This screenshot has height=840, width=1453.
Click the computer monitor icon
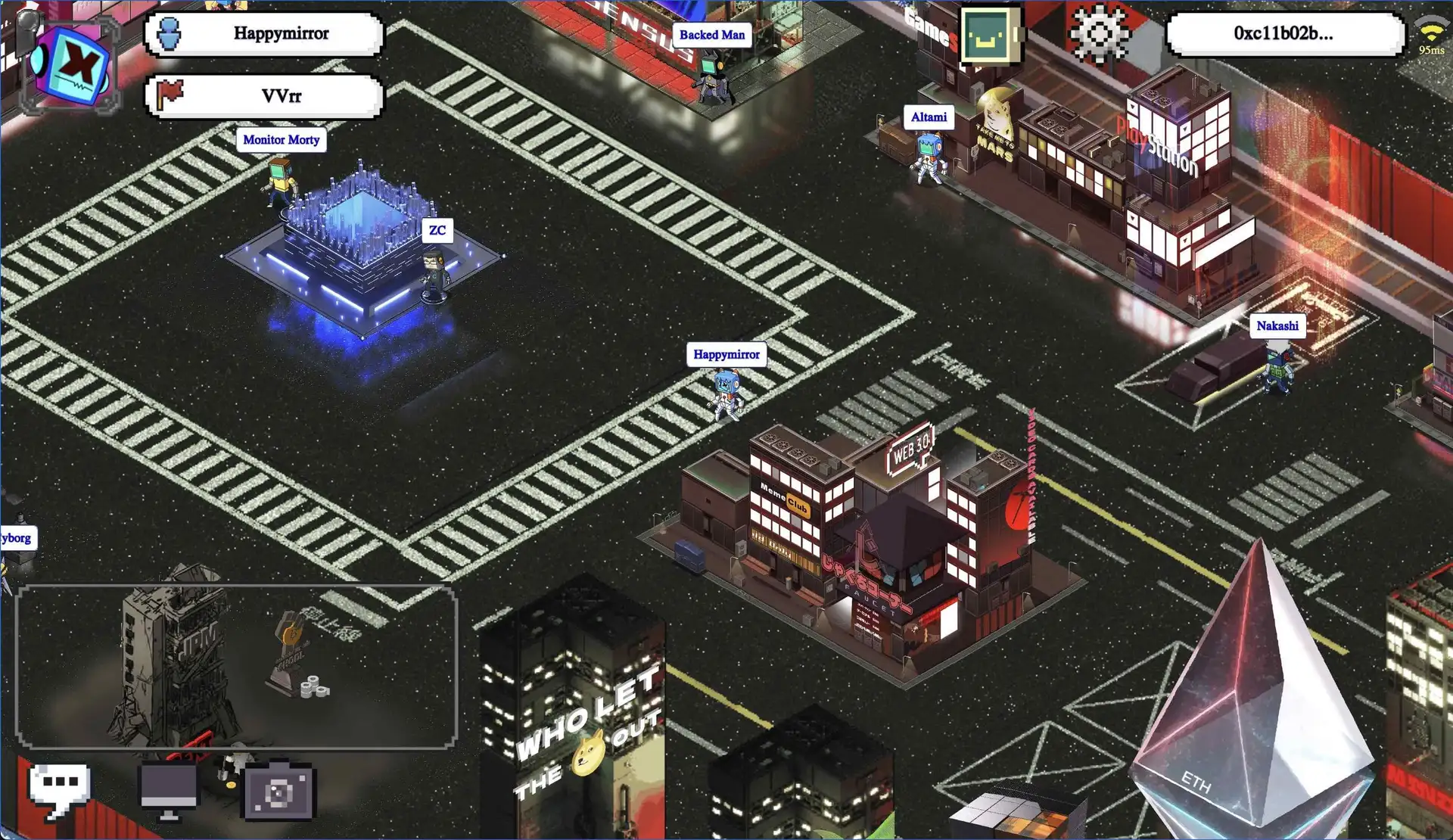[x=169, y=791]
